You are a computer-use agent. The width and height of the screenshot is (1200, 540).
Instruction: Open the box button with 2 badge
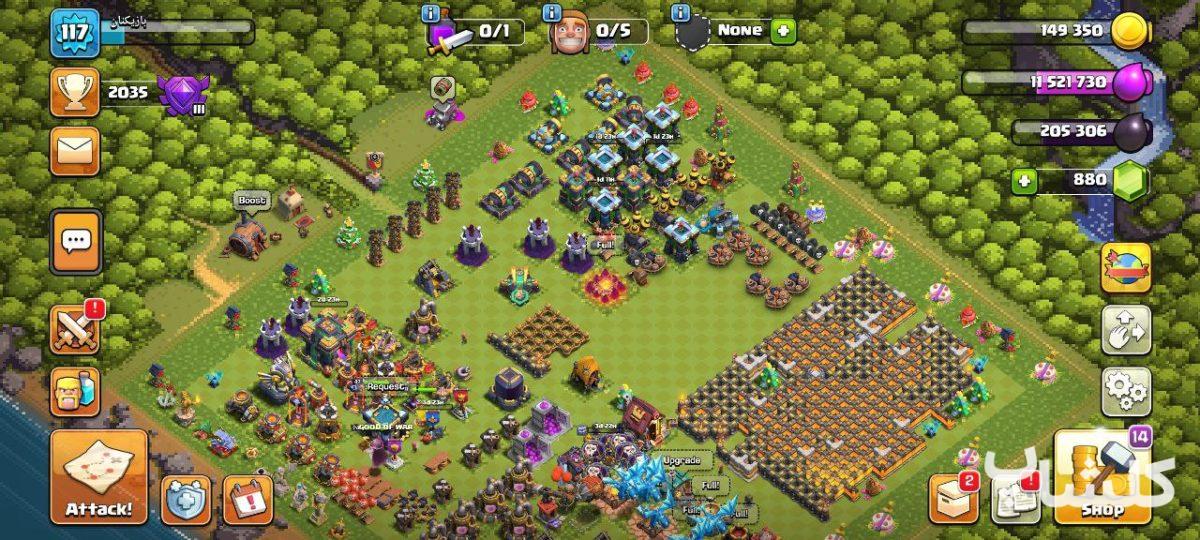tap(953, 498)
